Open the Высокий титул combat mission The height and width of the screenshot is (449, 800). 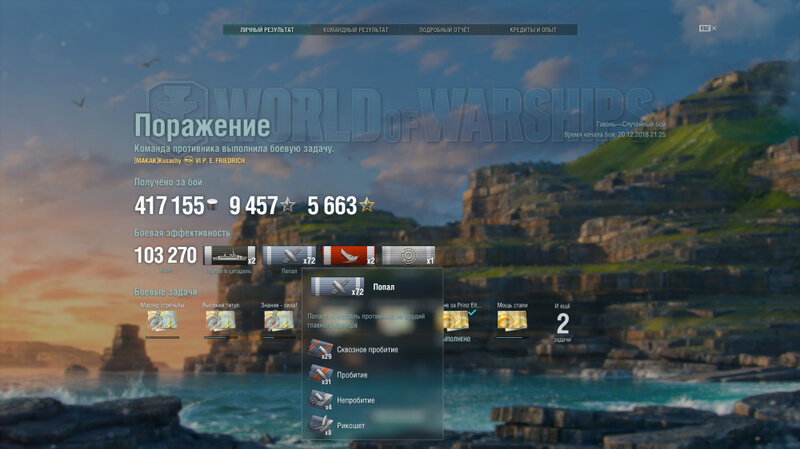click(220, 321)
